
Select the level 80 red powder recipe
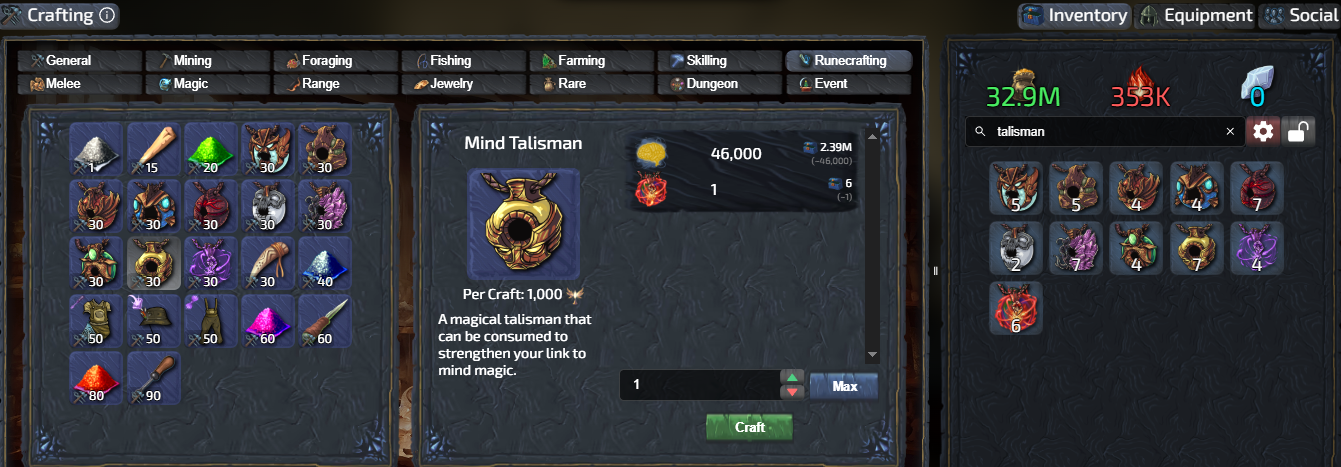point(97,377)
